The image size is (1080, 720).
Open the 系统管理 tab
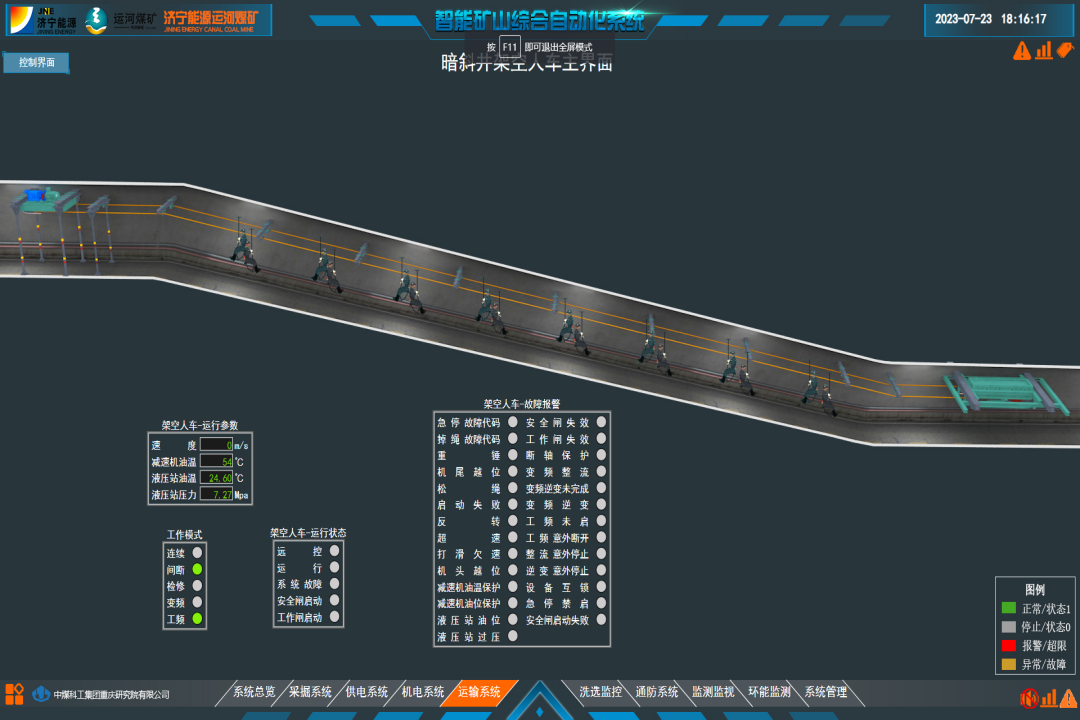click(x=826, y=692)
